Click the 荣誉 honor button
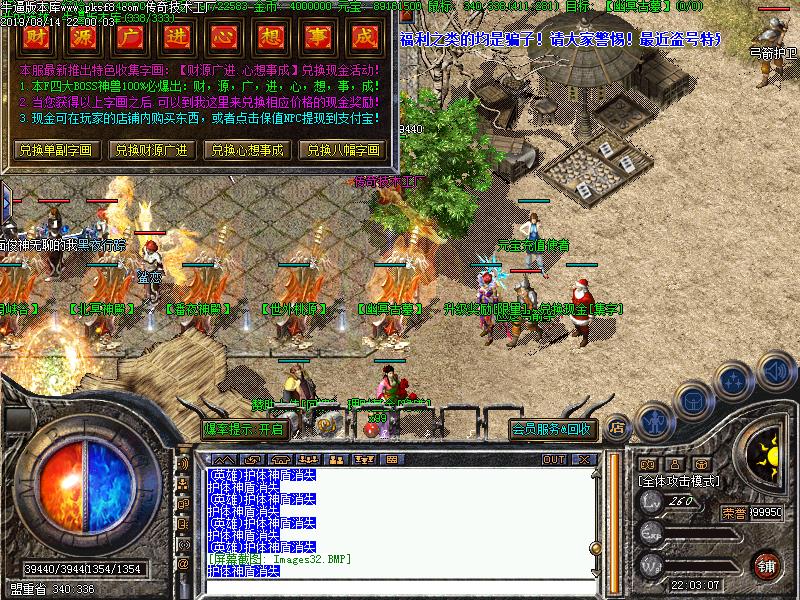800x600 pixels. 732,512
